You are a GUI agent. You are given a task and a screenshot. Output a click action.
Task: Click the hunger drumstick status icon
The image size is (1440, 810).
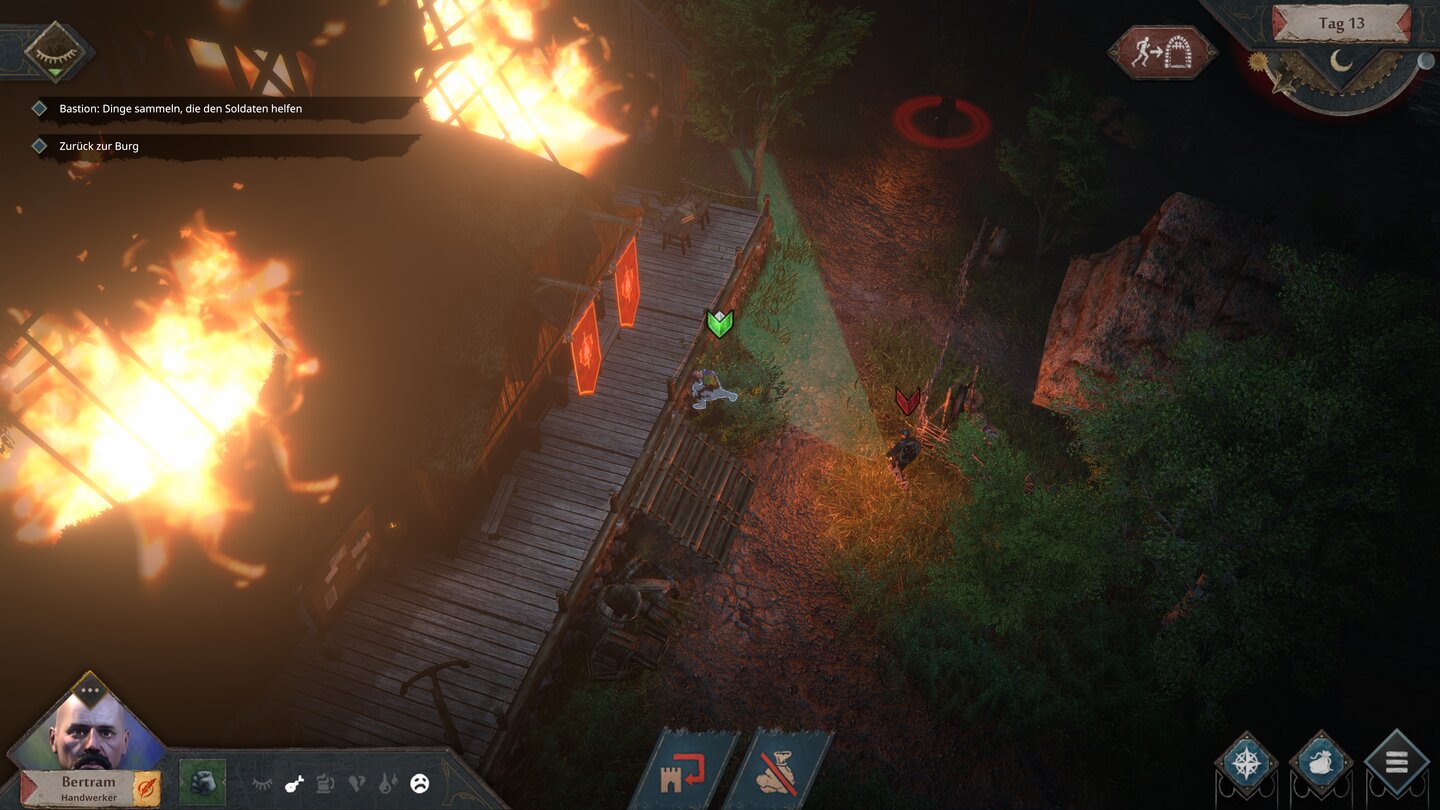tap(294, 785)
